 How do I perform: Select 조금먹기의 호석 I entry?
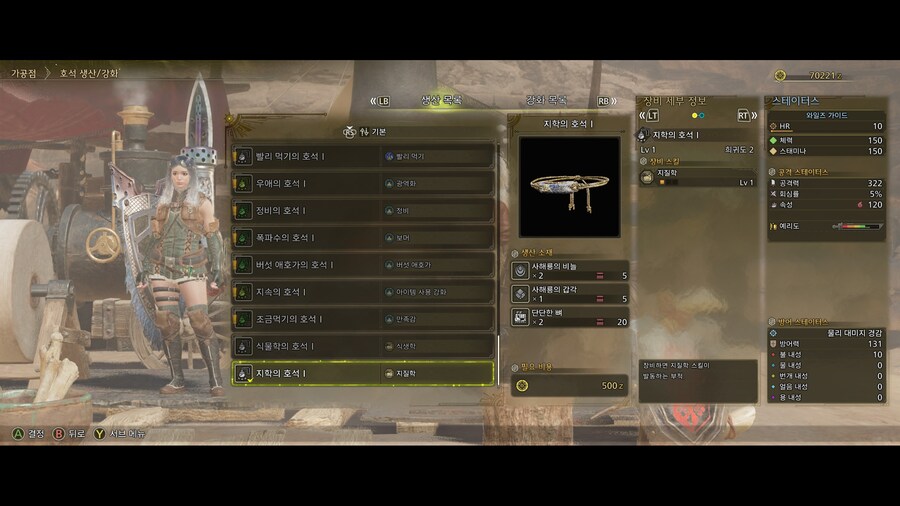coord(363,319)
